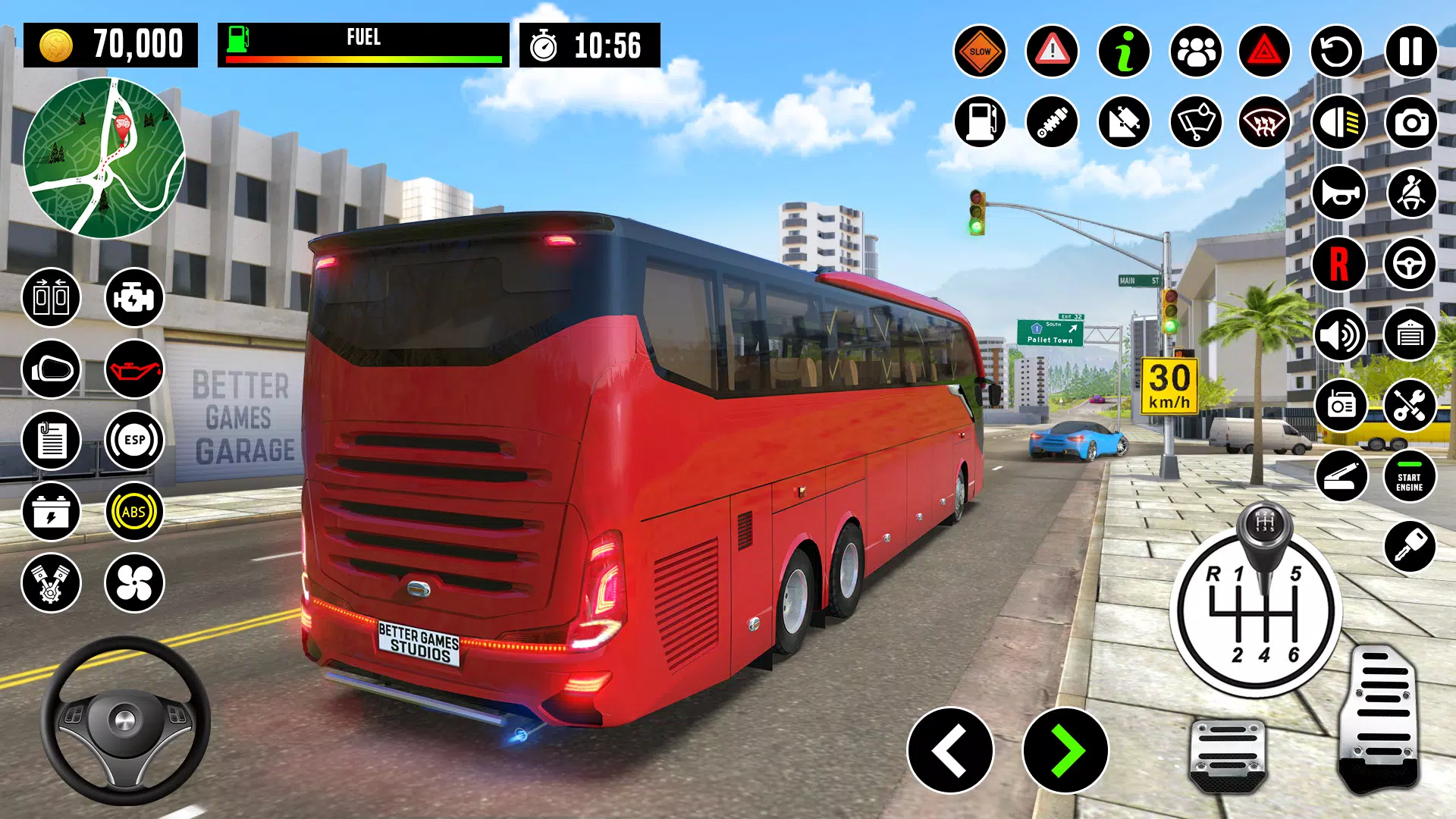
Task: Open the circular minimap
Action: (104, 158)
